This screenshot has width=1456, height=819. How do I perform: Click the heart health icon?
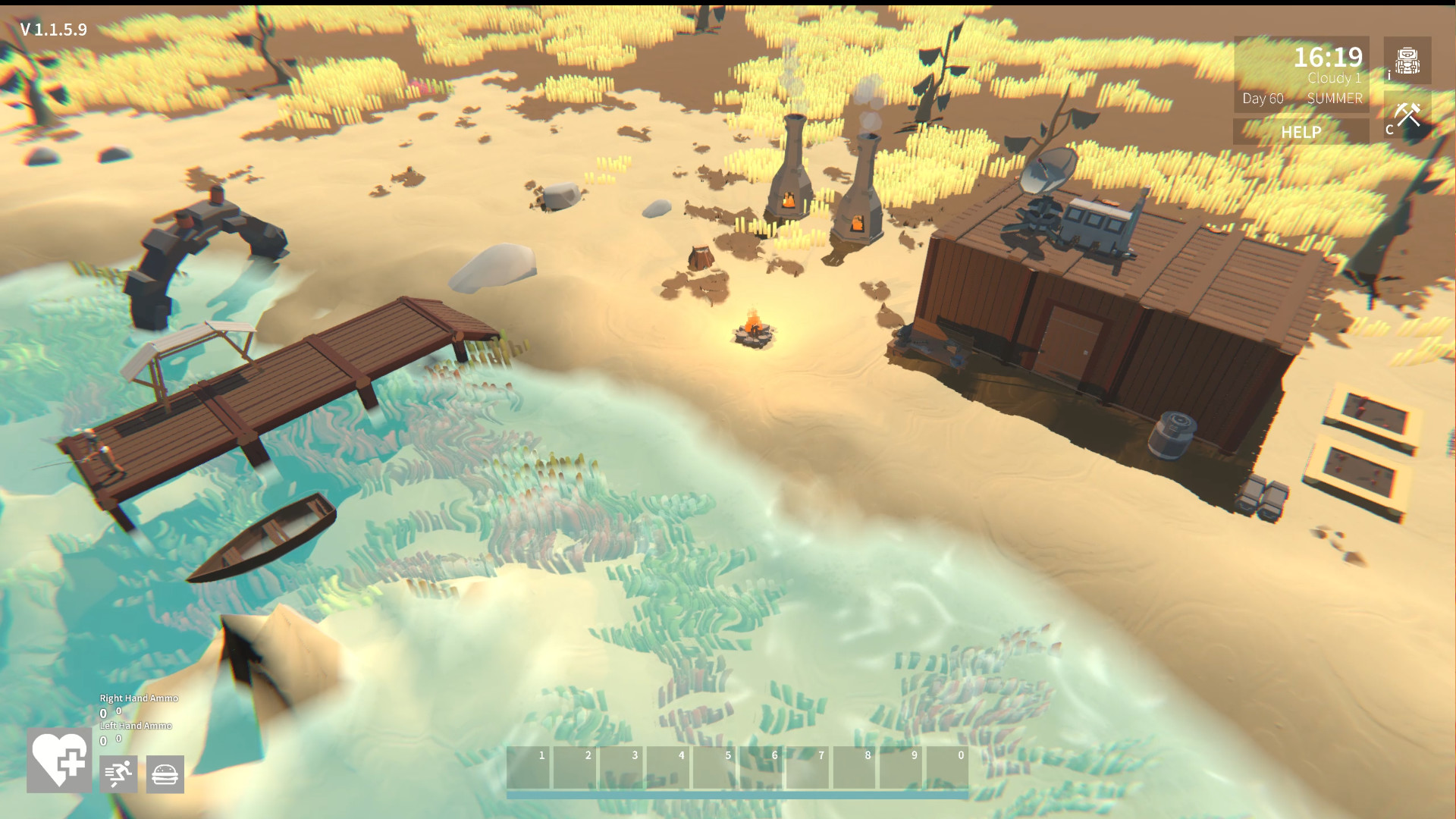click(58, 761)
